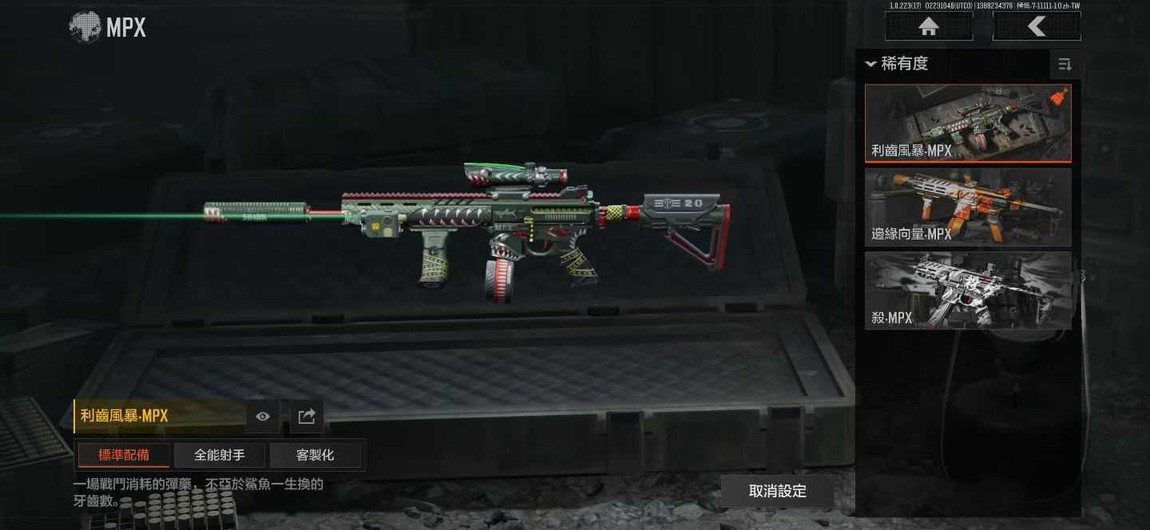Toggle the eye preview icon

click(x=263, y=416)
